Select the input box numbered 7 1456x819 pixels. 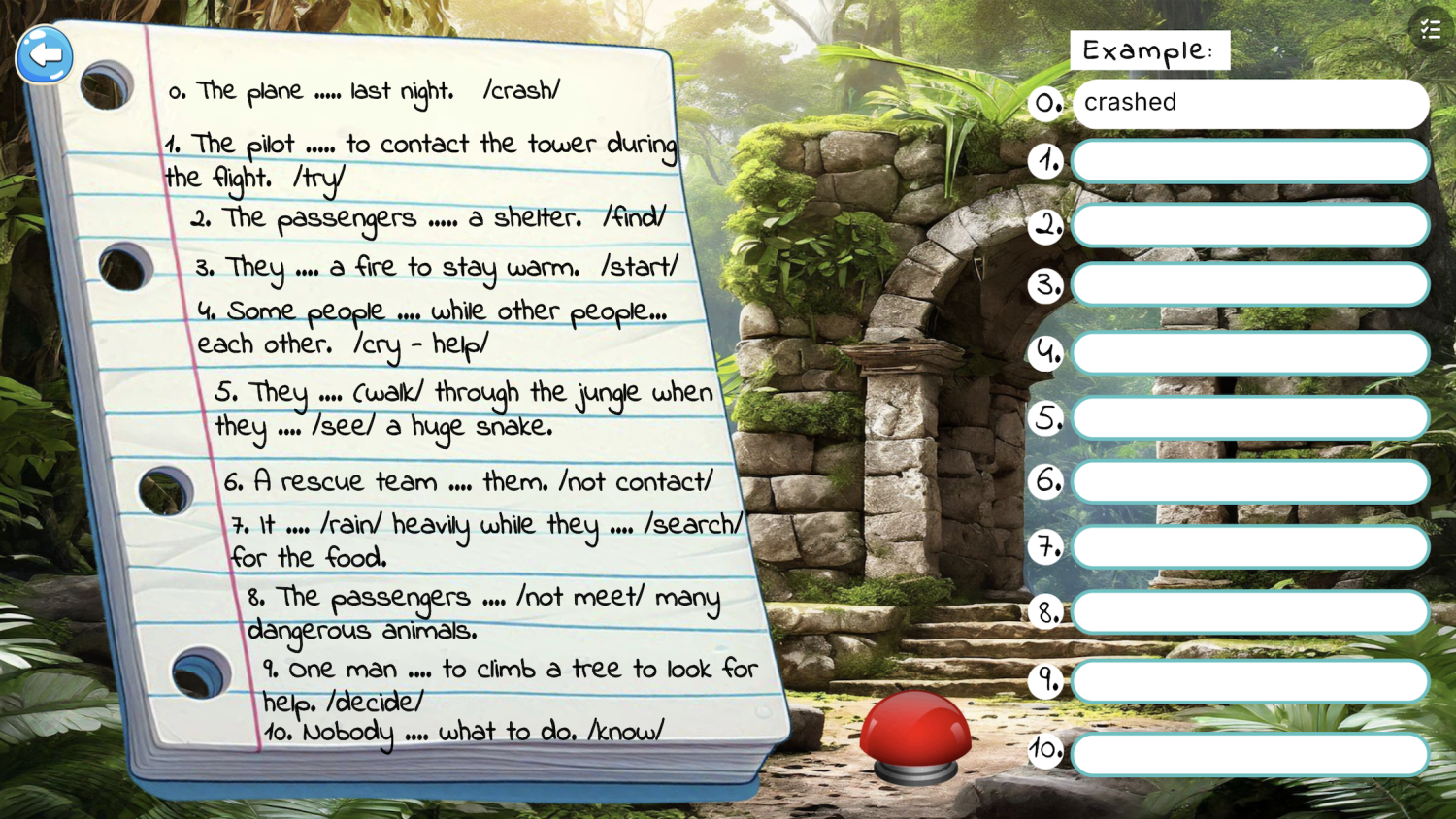click(x=1249, y=547)
